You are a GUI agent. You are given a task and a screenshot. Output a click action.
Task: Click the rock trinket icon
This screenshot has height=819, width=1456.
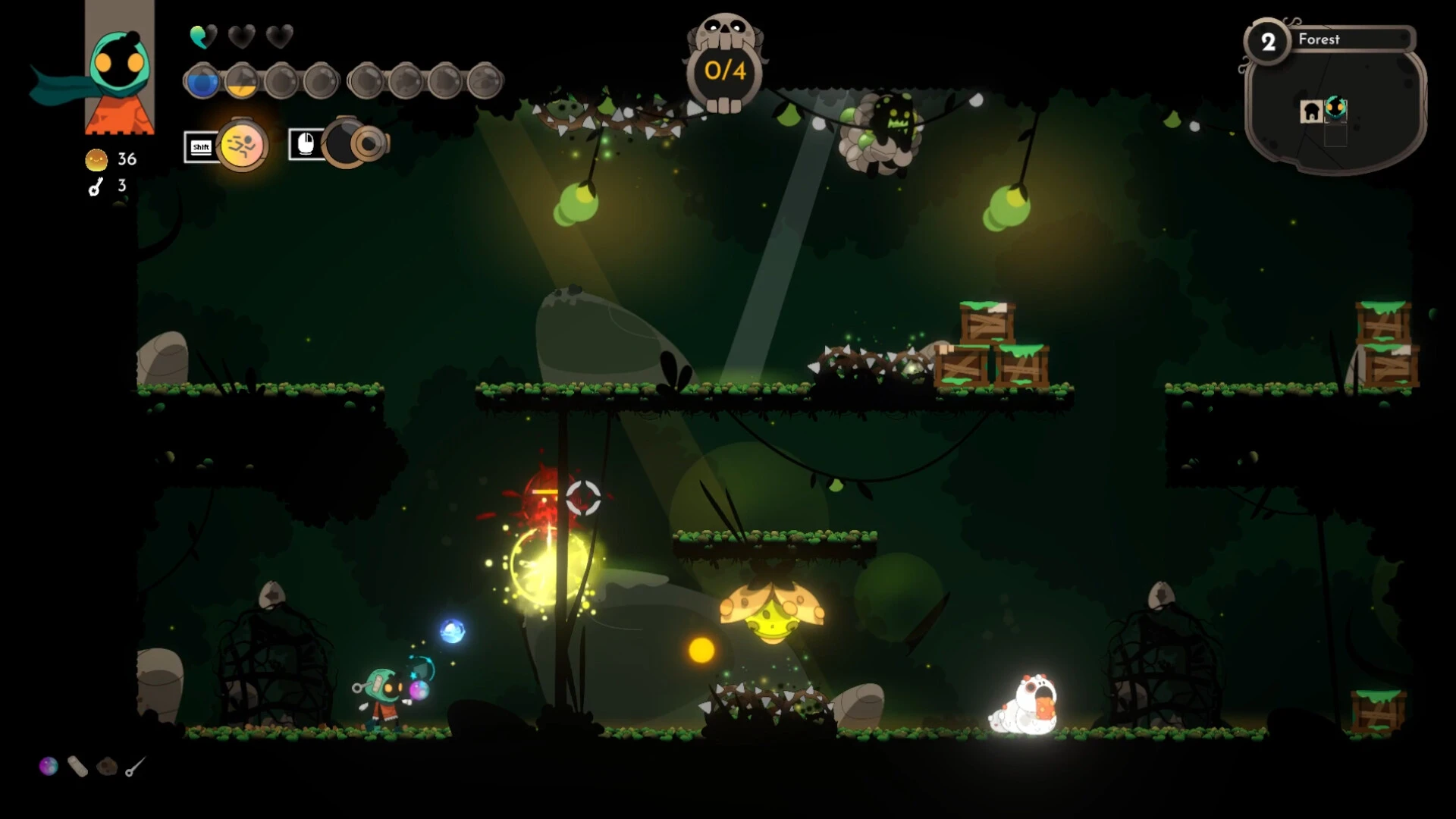point(106,767)
